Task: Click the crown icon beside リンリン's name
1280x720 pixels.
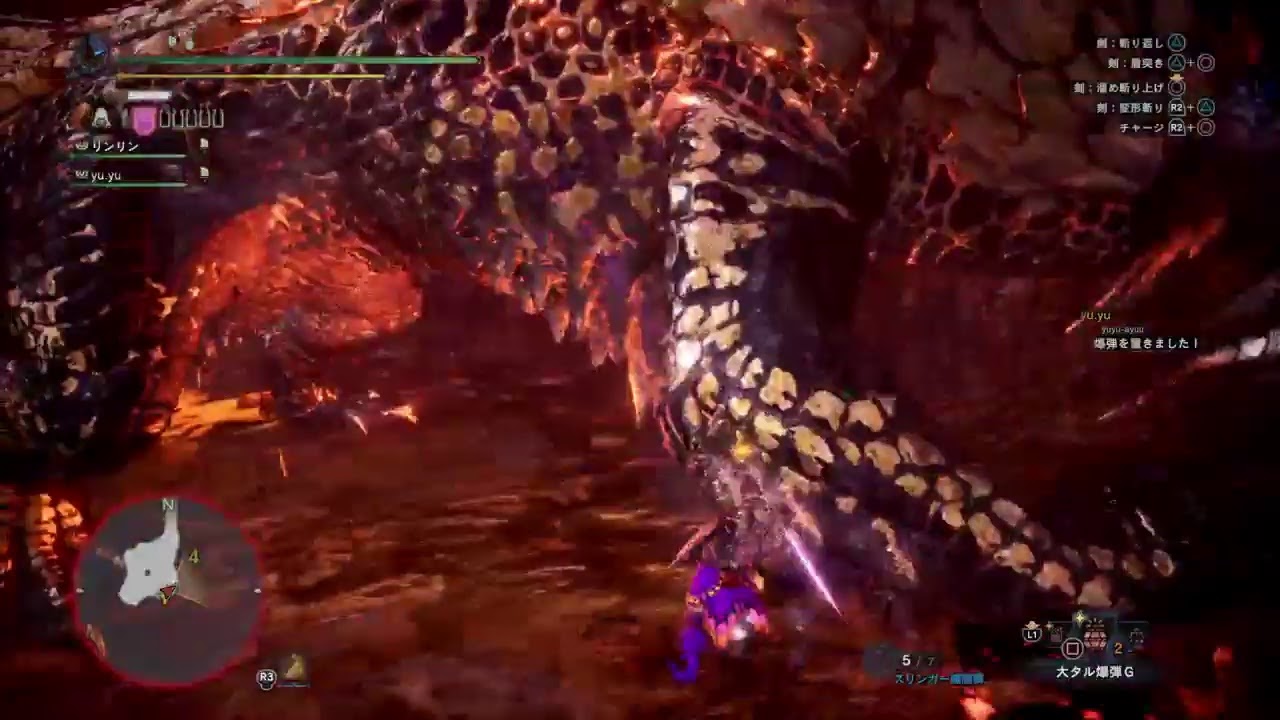Action: [x=80, y=145]
